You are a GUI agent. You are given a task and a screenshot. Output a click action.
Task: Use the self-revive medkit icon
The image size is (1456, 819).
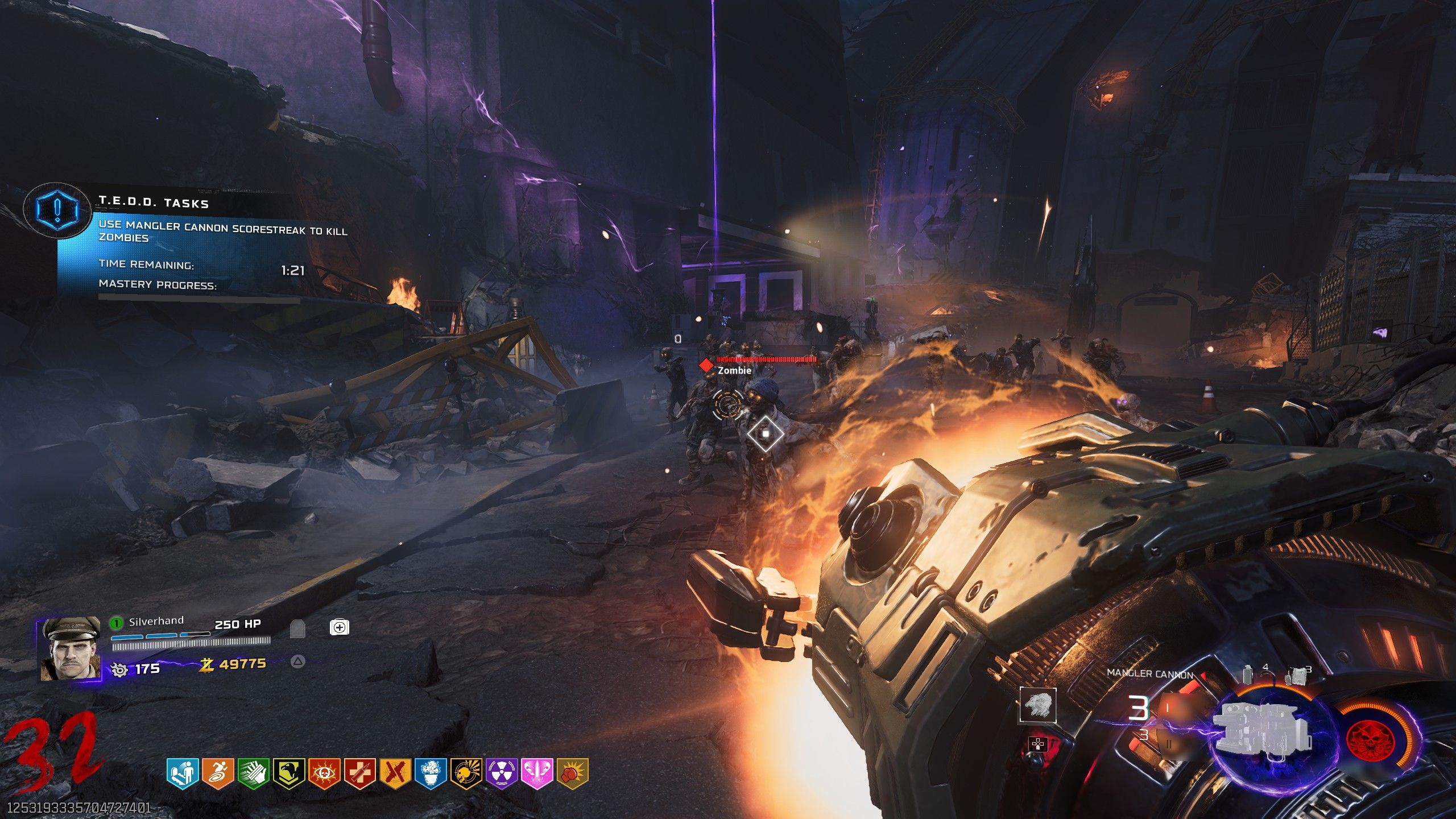click(x=339, y=627)
